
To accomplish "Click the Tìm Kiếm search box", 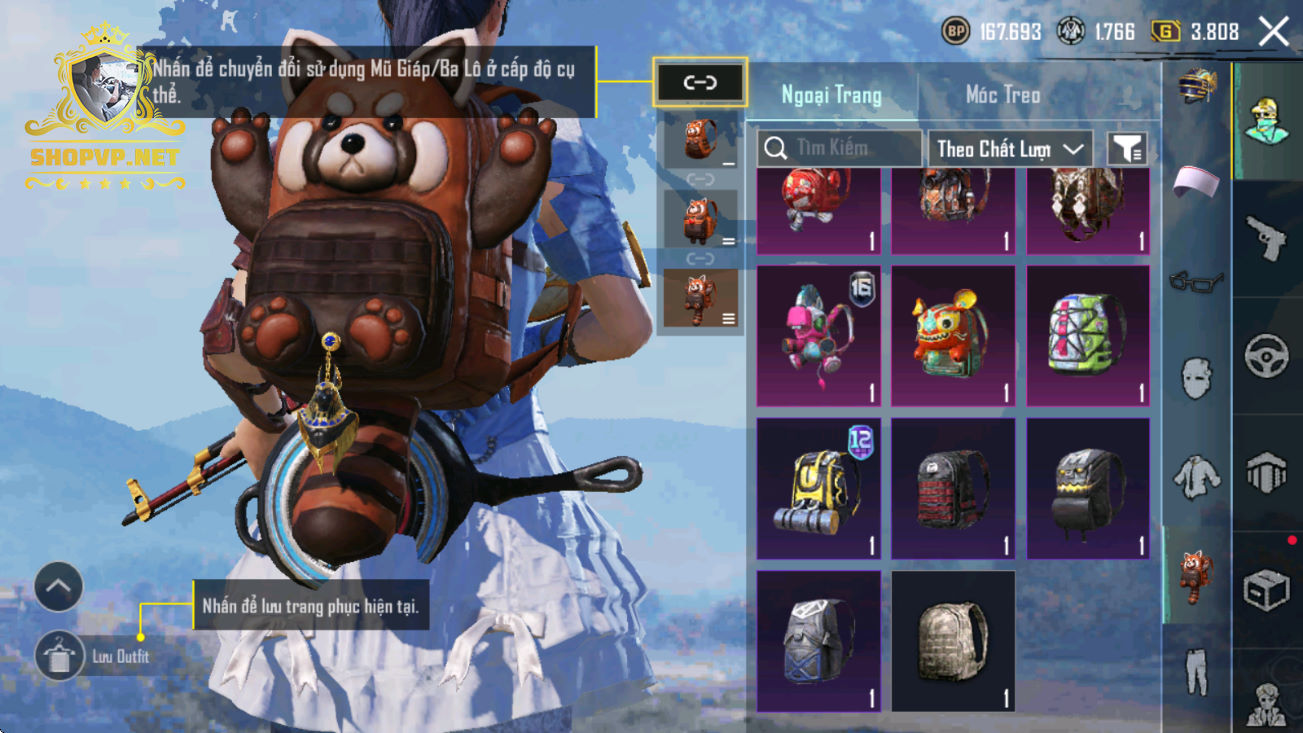I will 838,149.
